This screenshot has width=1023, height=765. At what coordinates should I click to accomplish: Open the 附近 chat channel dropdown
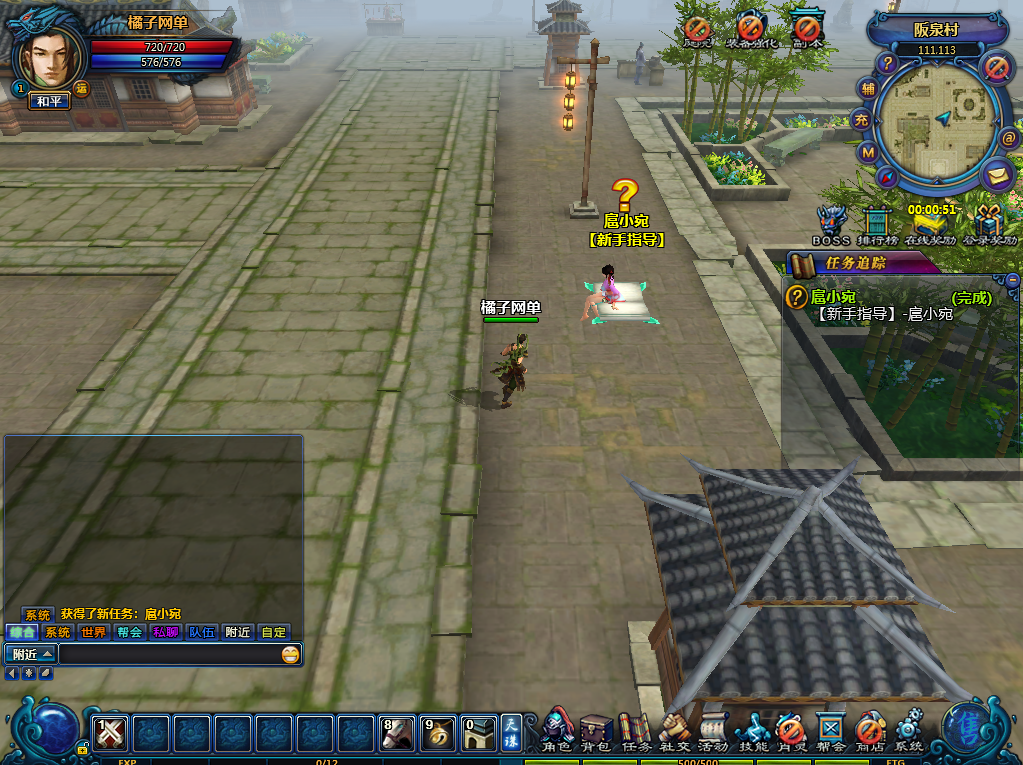pyautogui.click(x=31, y=655)
